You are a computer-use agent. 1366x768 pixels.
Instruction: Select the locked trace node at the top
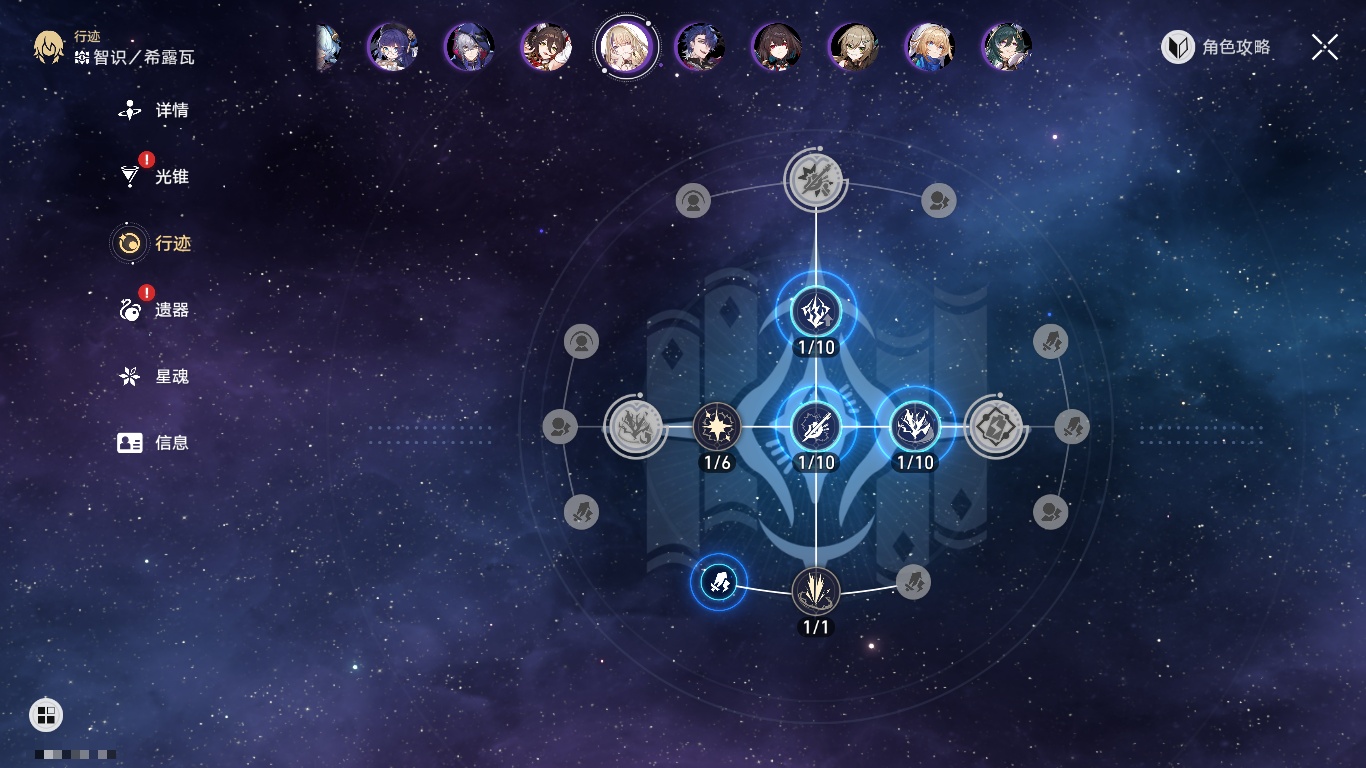(816, 181)
